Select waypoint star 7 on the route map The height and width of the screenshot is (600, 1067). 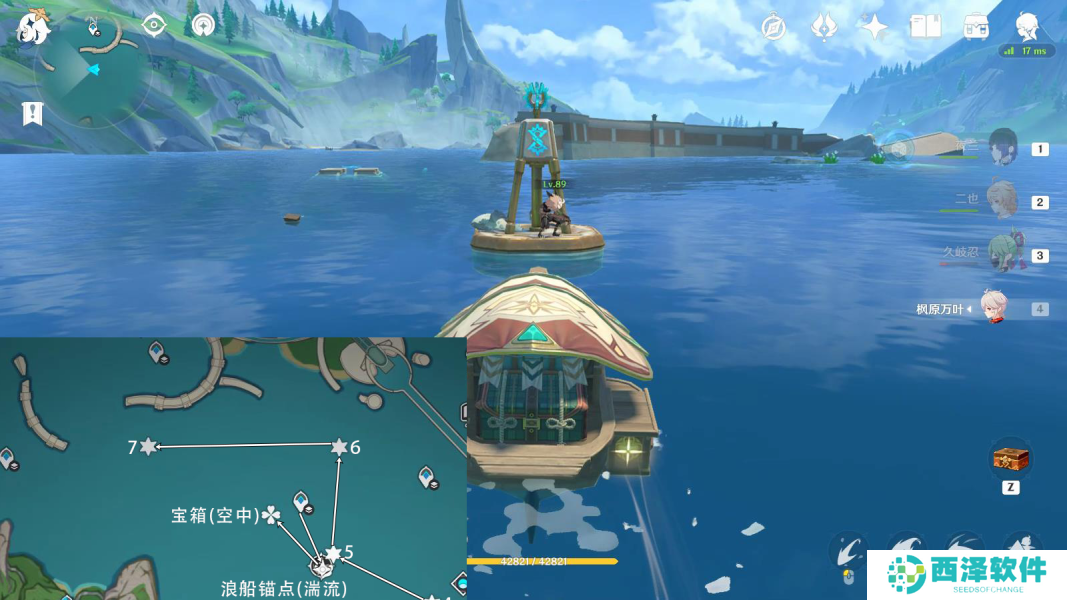[x=148, y=447]
